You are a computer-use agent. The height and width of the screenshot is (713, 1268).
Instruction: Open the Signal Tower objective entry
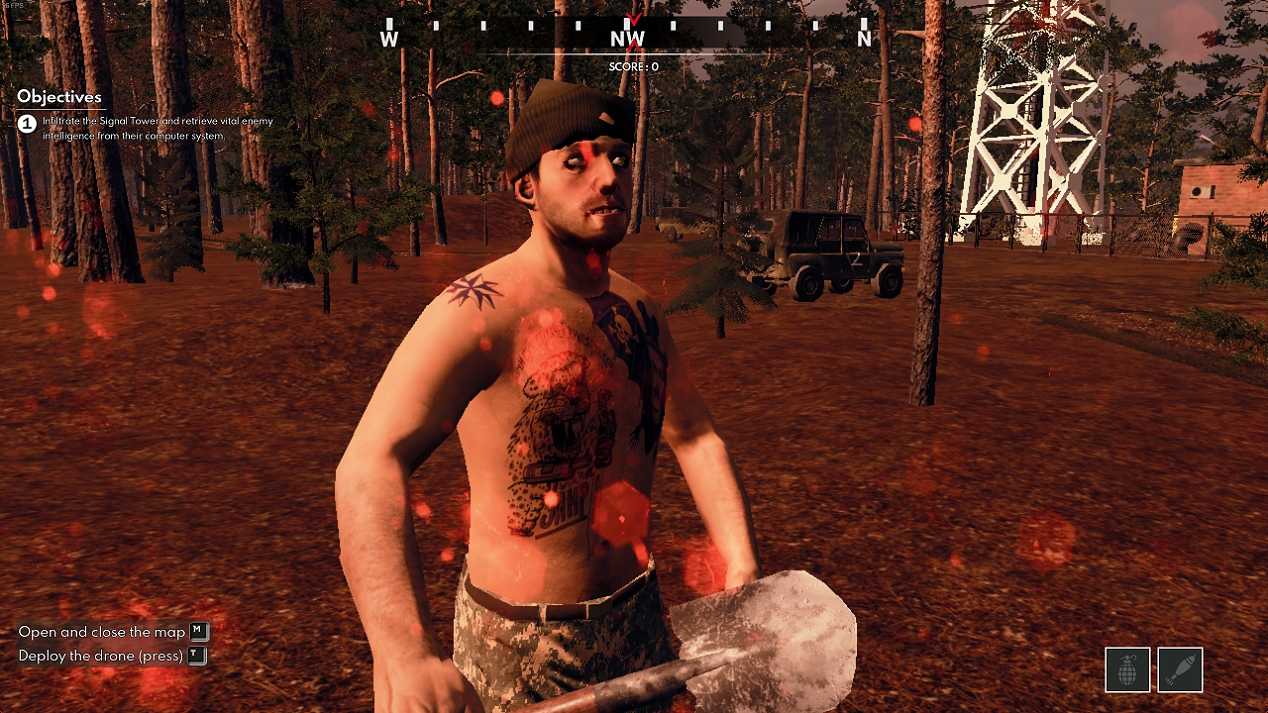click(x=157, y=128)
